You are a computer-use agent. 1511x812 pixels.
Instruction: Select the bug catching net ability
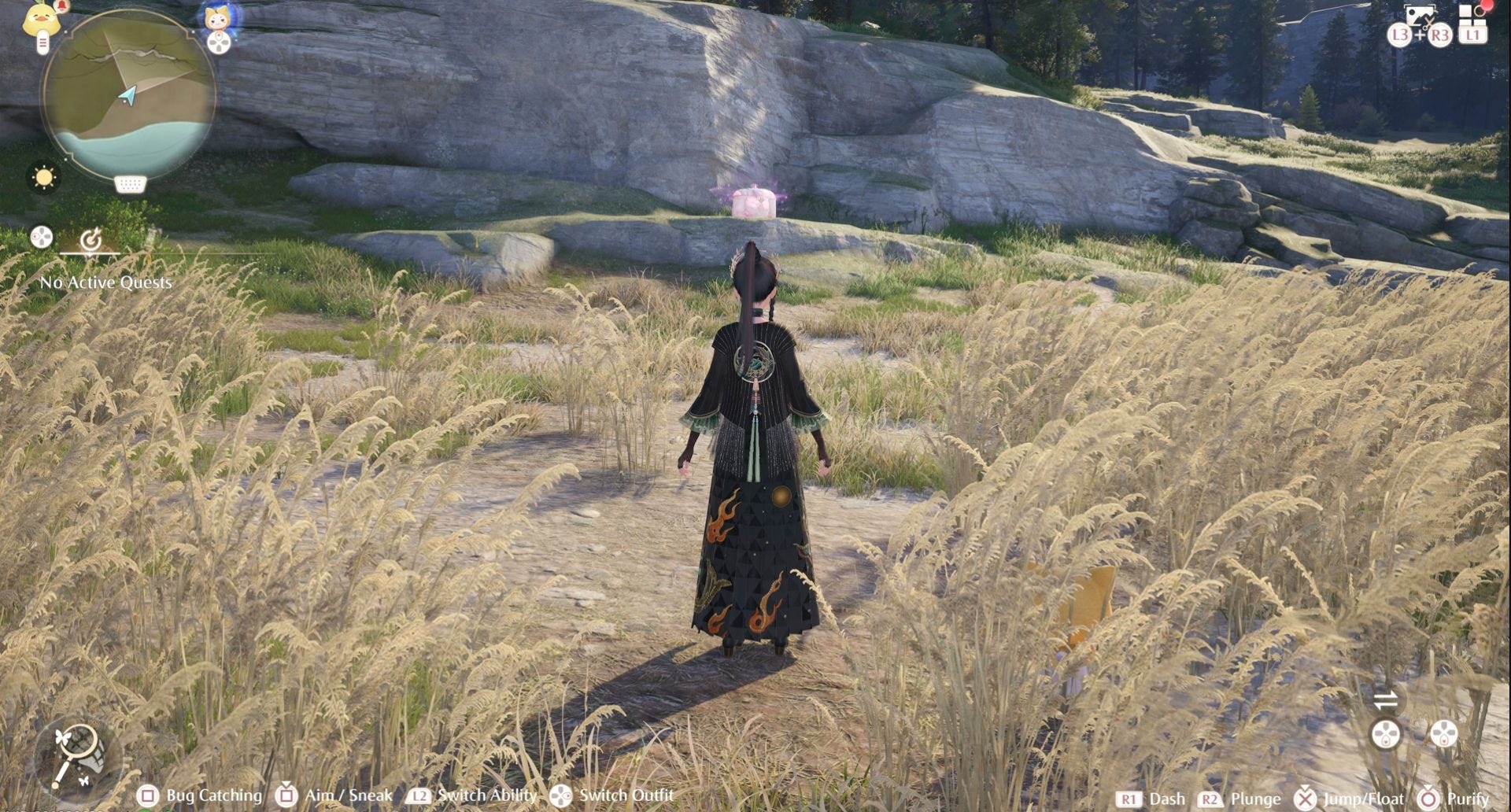[78, 757]
